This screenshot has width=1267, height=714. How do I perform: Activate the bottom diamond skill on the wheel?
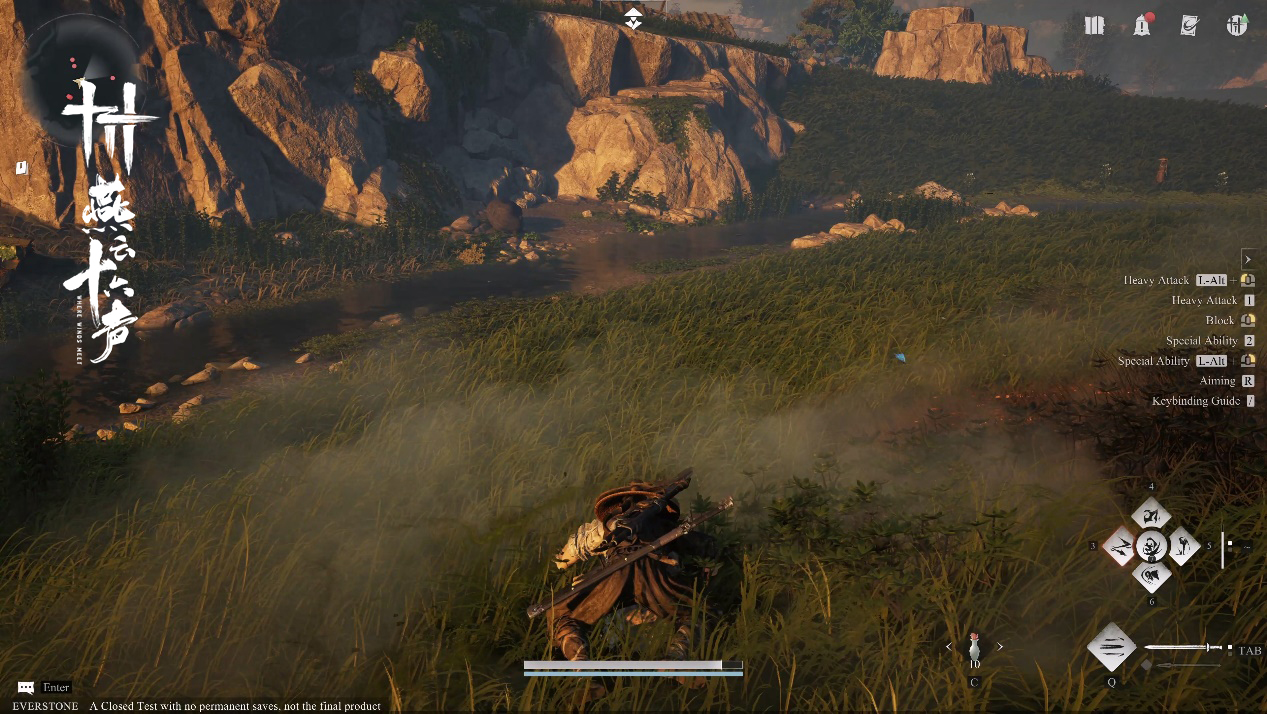coord(1152,576)
